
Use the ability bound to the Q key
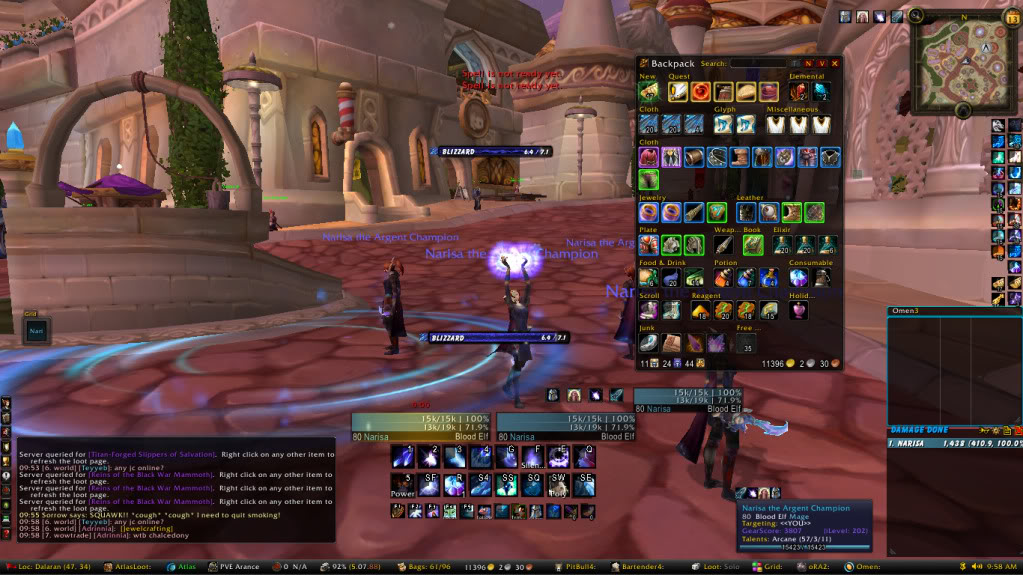(x=584, y=457)
